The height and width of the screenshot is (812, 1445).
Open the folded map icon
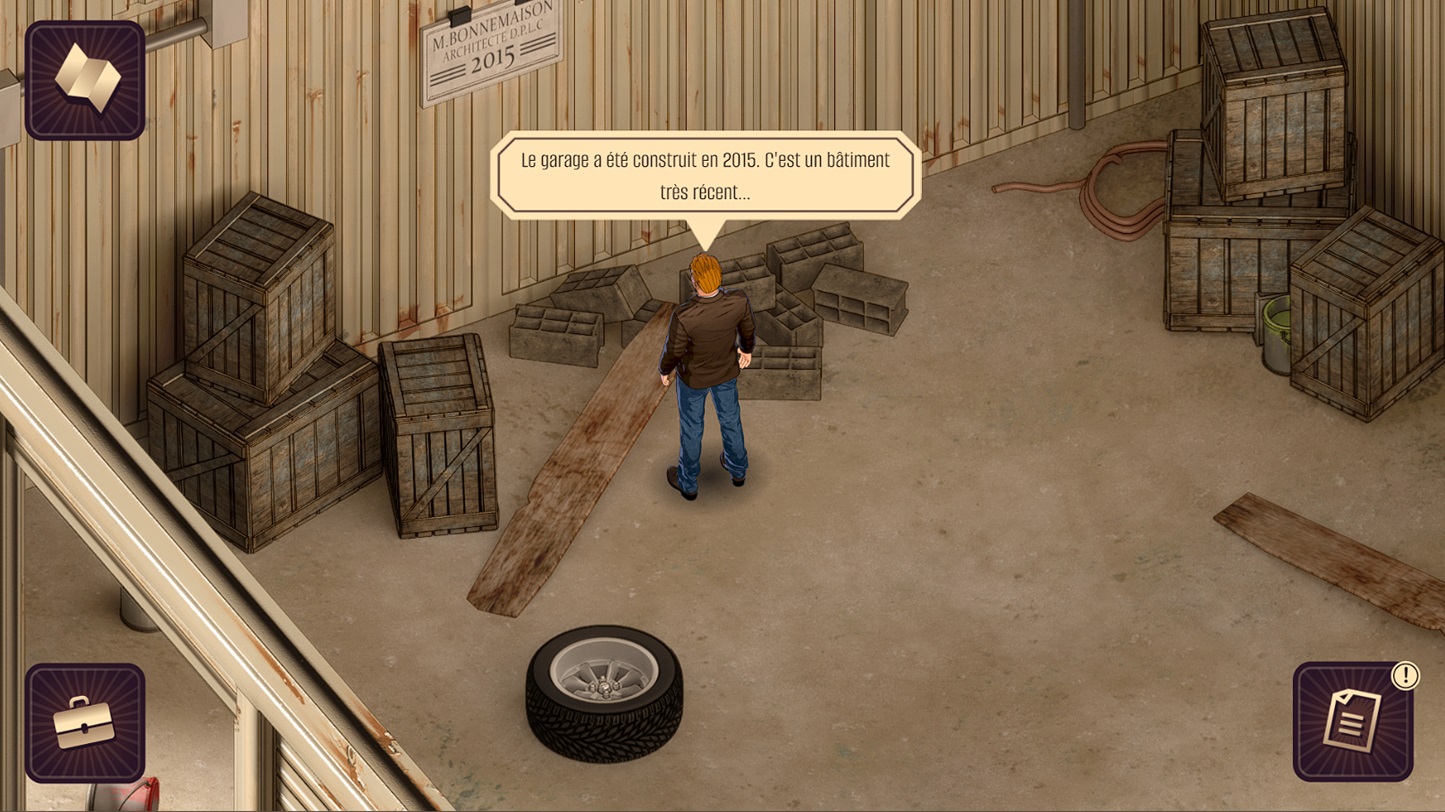tap(85, 80)
